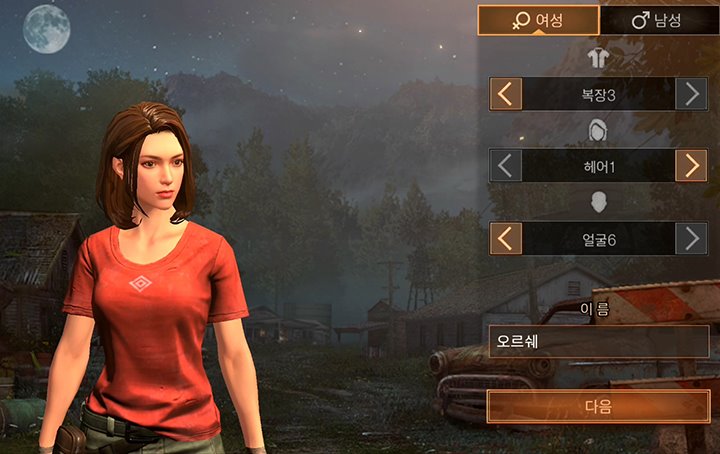Confirm with the 다음 (Next) button
Viewport: 720px width, 454px height.
[598, 407]
